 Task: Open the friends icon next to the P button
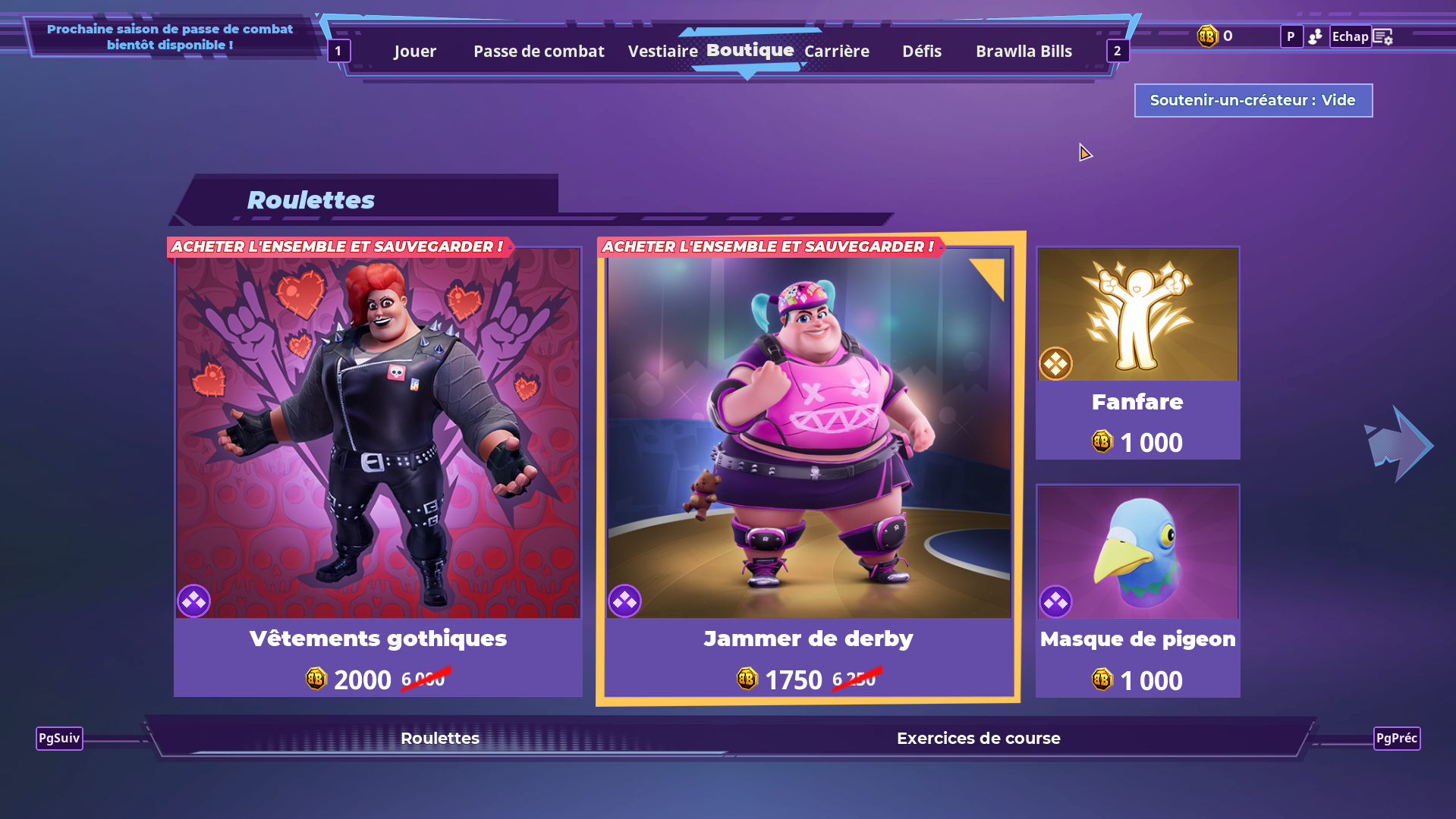pos(1316,36)
